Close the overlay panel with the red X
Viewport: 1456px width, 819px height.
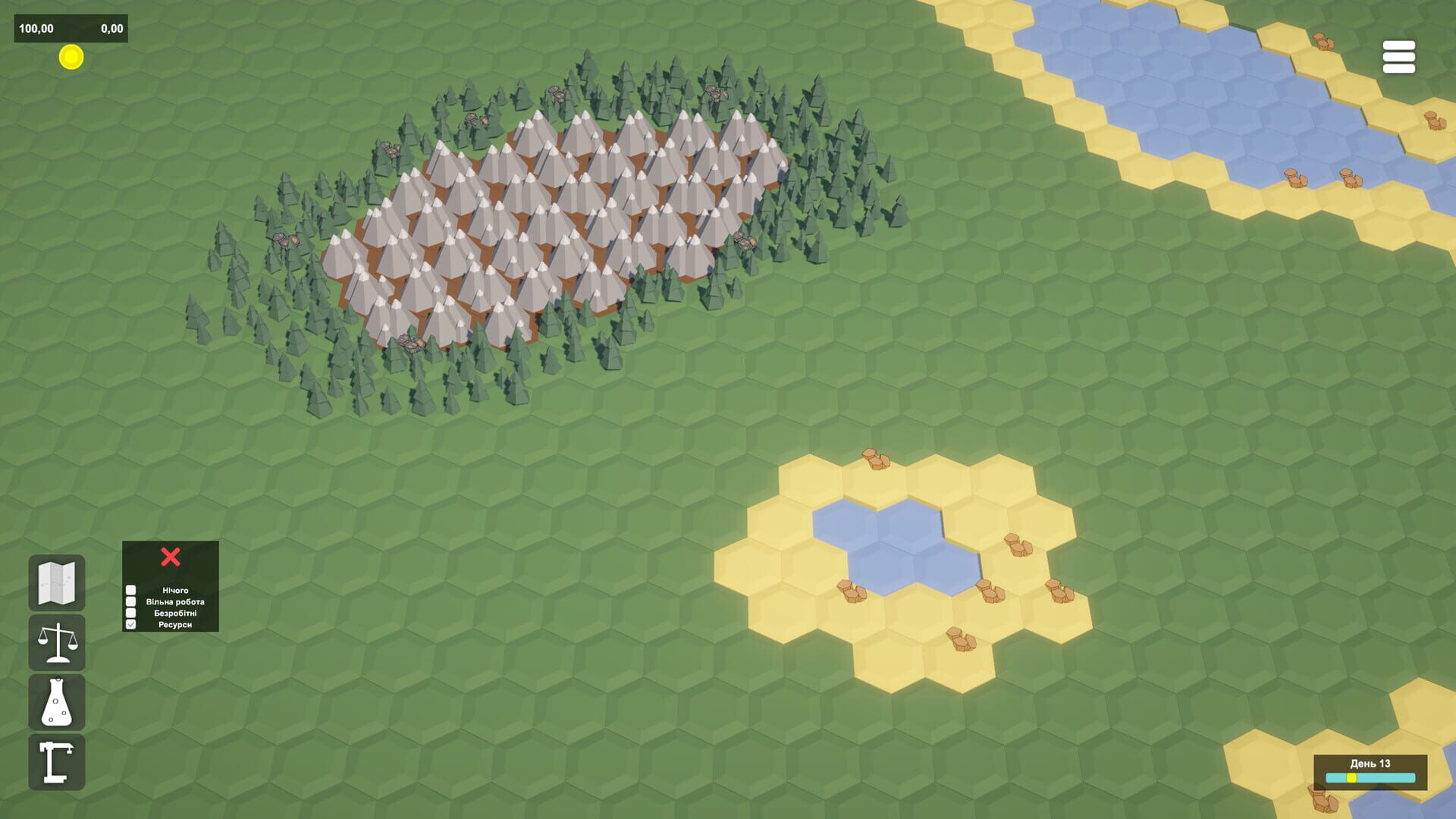[170, 556]
